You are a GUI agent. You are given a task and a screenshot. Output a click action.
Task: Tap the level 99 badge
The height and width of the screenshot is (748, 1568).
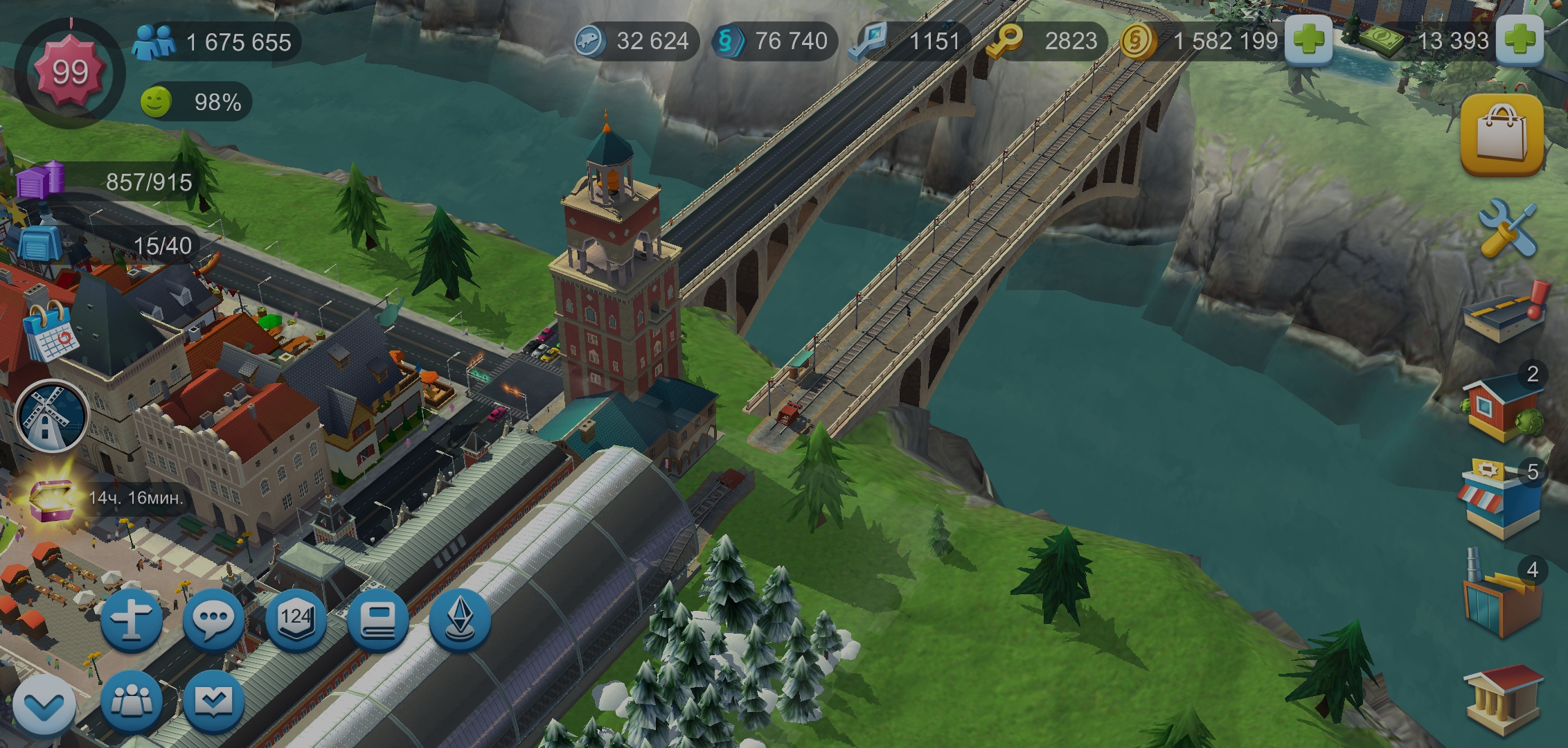(70, 72)
